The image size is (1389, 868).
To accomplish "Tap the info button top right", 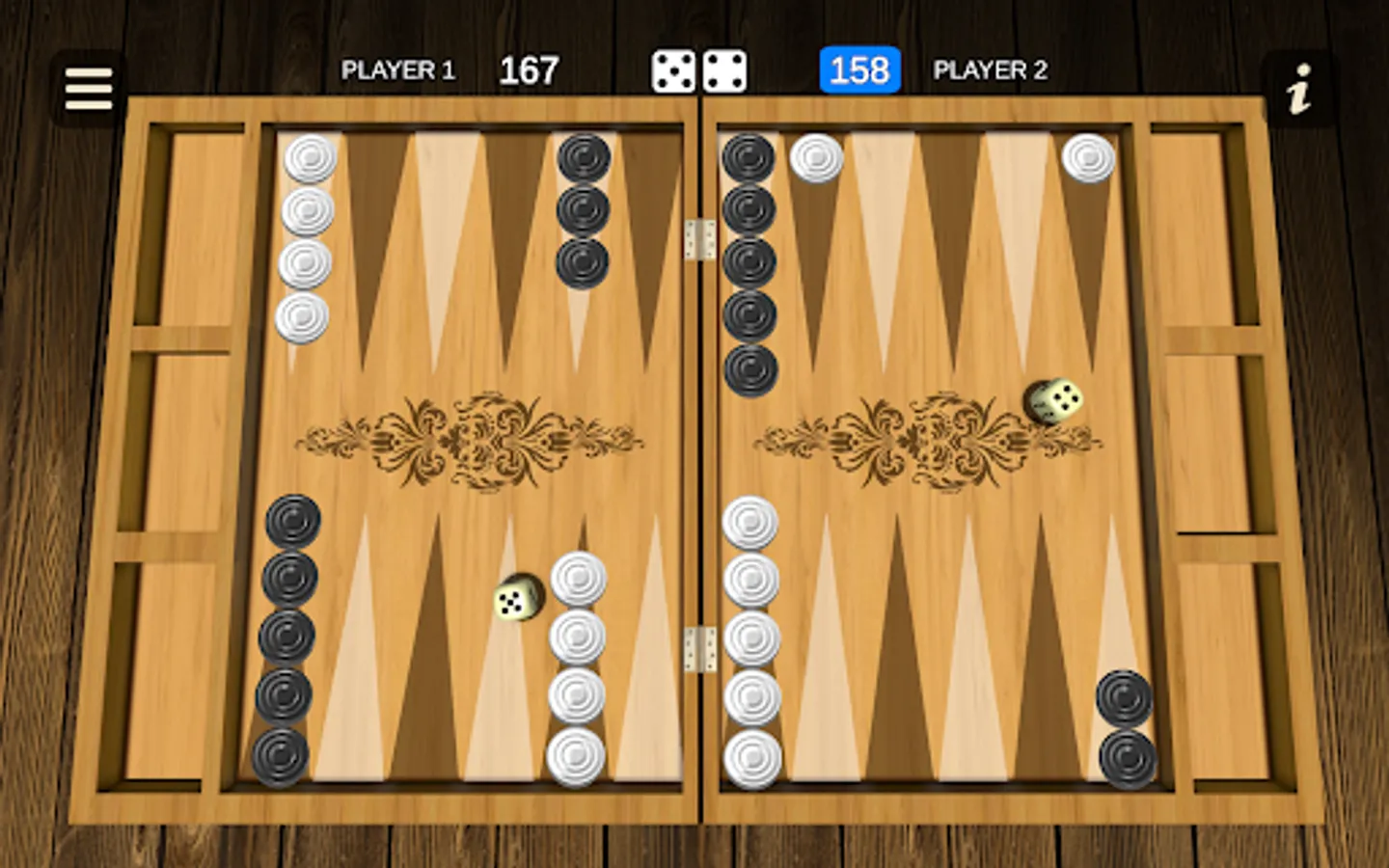I will [1299, 87].
